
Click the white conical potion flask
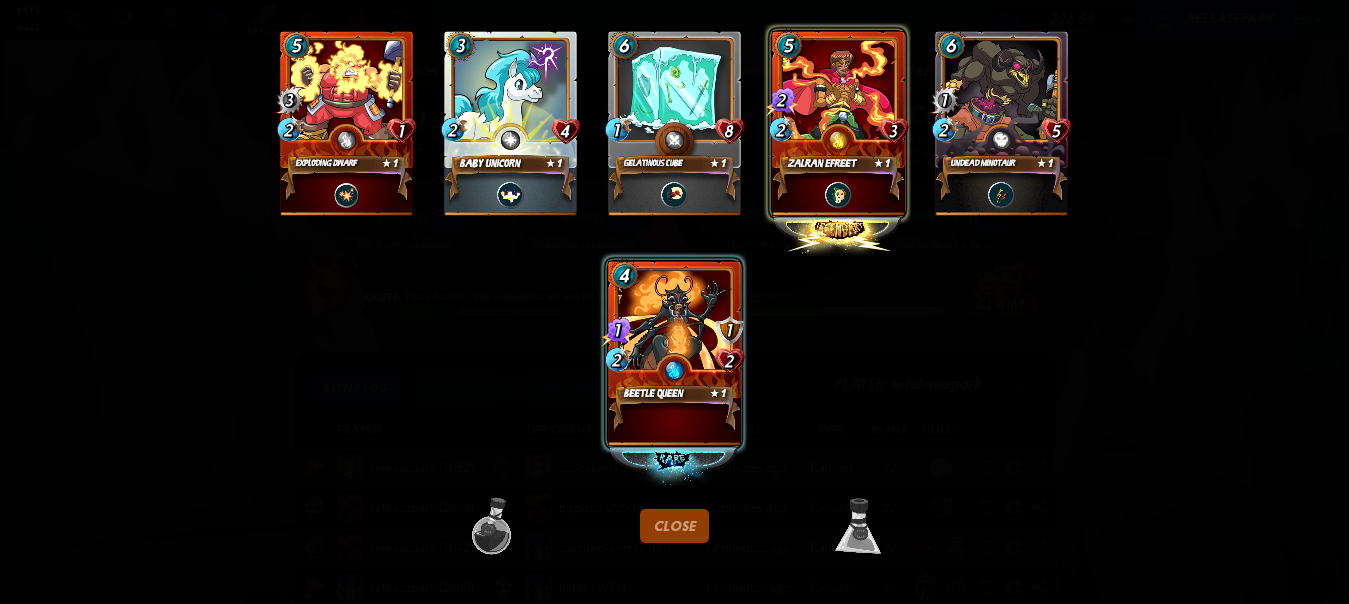[x=858, y=527]
